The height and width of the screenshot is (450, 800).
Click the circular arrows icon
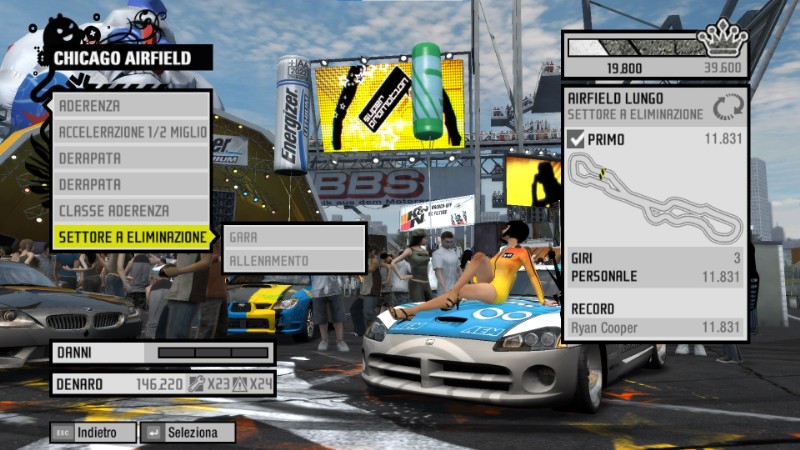point(728,106)
